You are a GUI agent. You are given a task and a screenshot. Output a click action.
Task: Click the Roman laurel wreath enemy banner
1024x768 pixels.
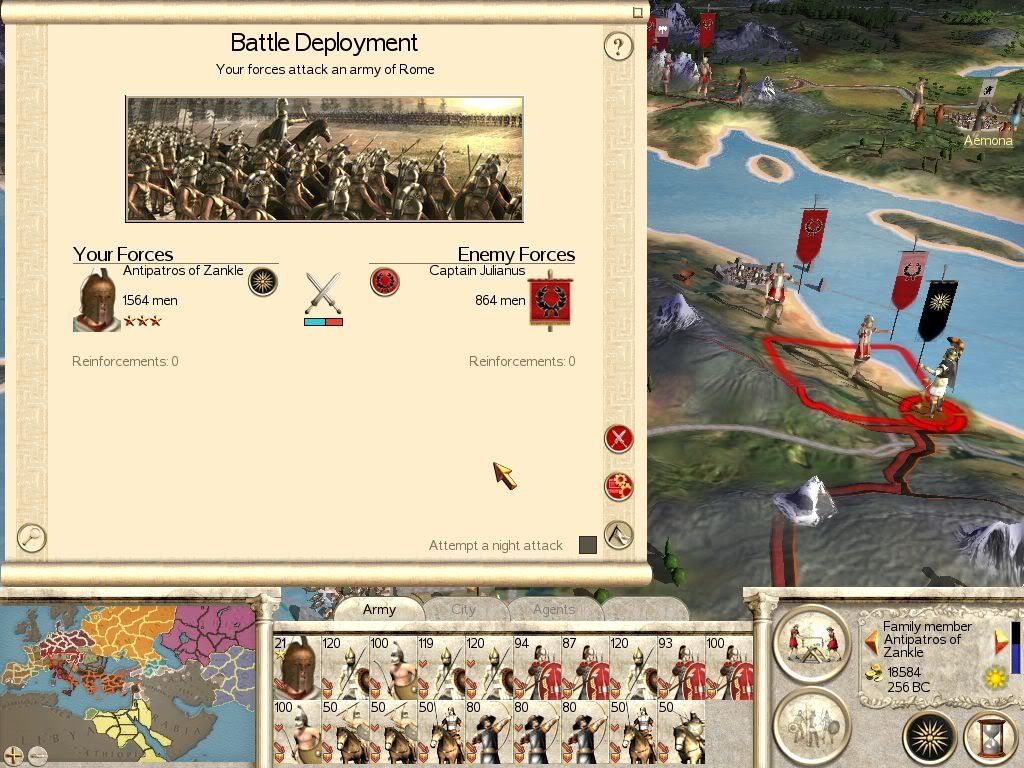pos(549,298)
